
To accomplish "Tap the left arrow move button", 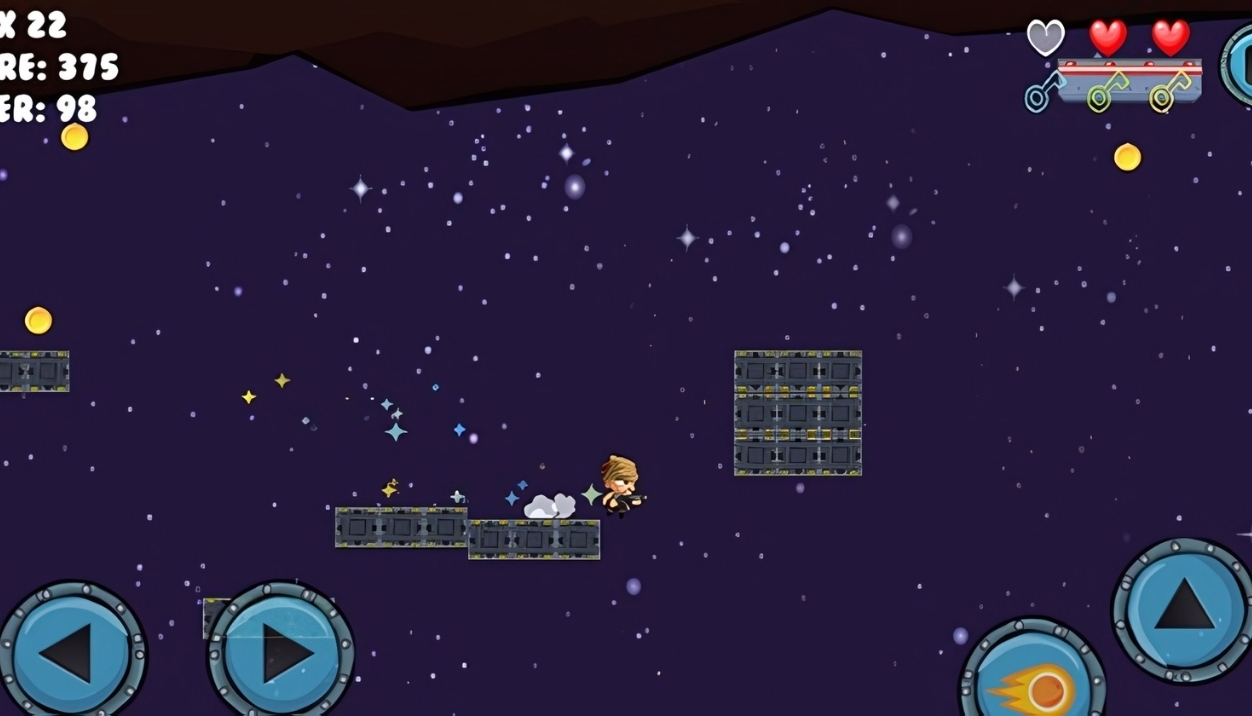I will point(71,653).
